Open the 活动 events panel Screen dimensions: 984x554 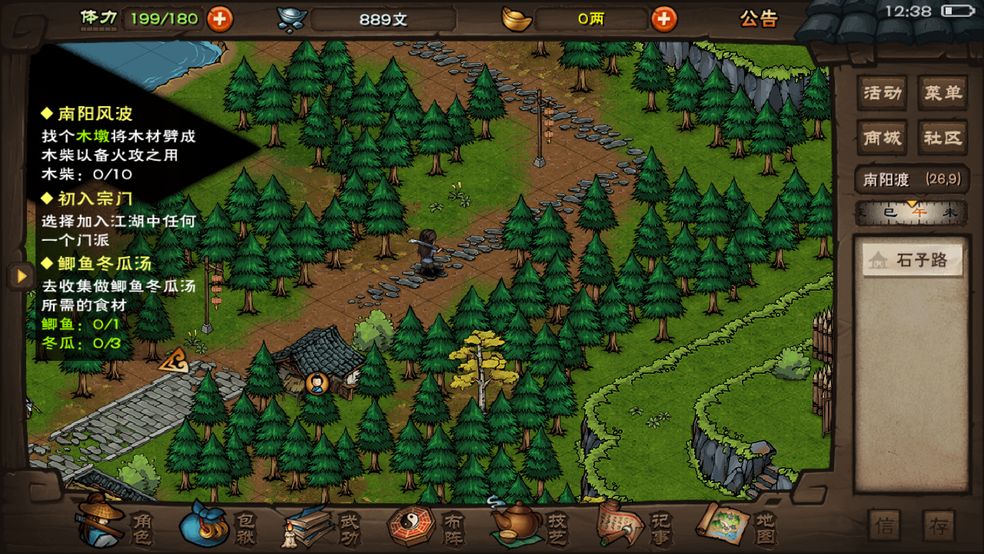883,94
